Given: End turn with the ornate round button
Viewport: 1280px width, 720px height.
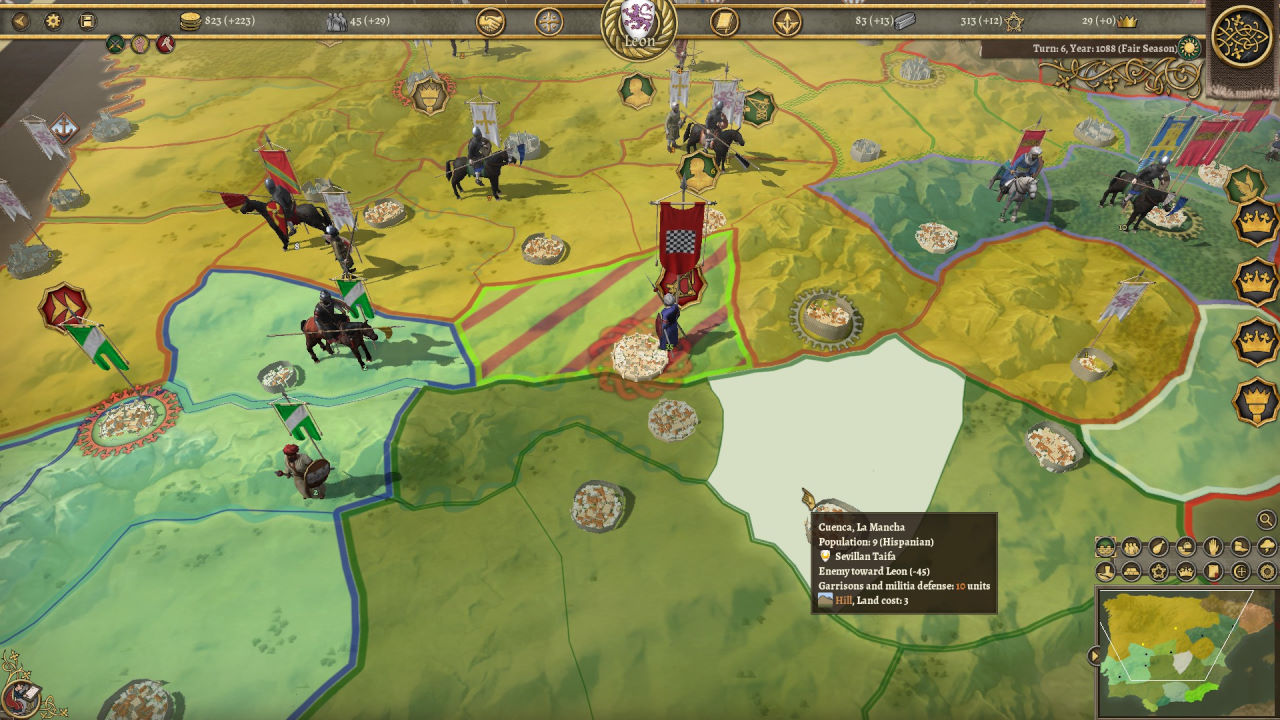Looking at the screenshot, I should 1241,37.
